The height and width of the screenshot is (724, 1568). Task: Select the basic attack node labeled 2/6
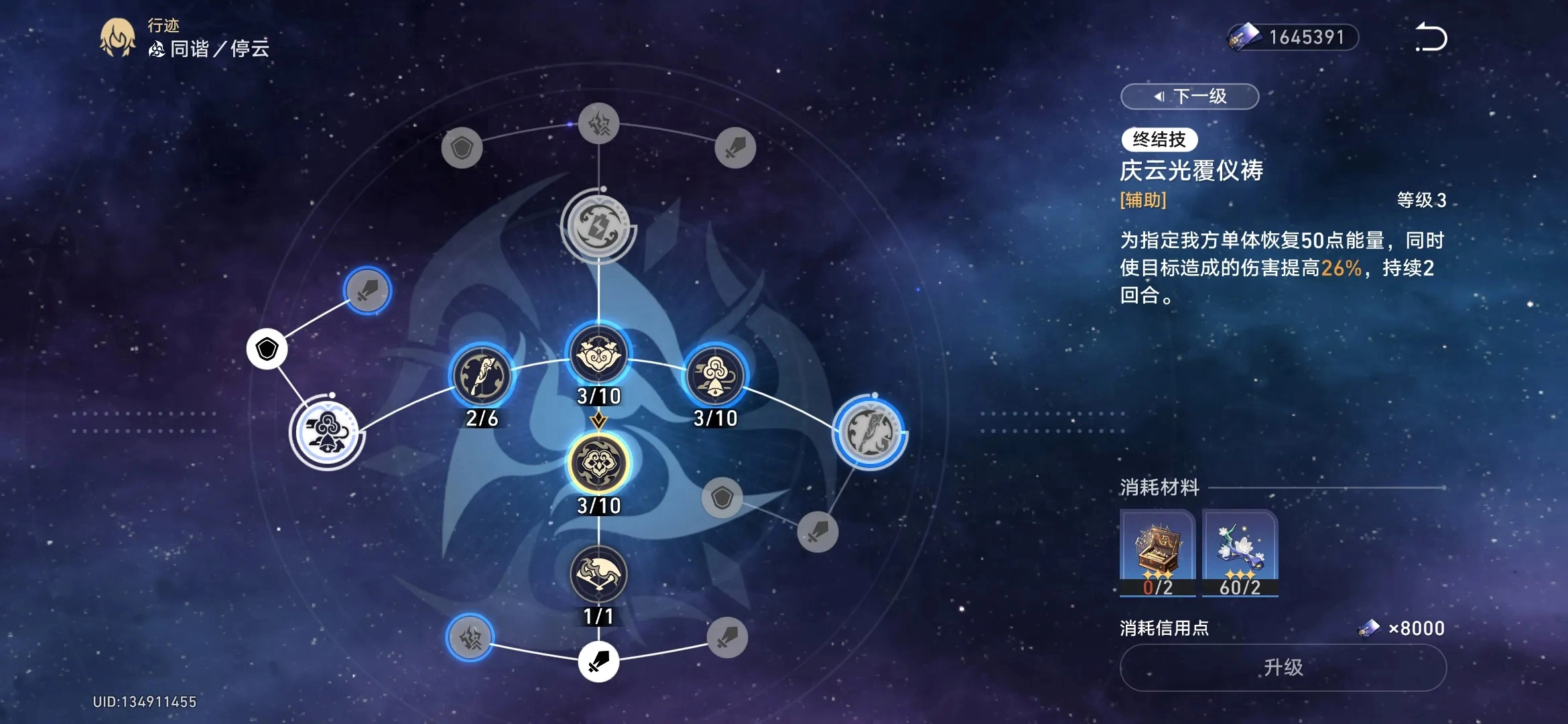[x=482, y=376]
